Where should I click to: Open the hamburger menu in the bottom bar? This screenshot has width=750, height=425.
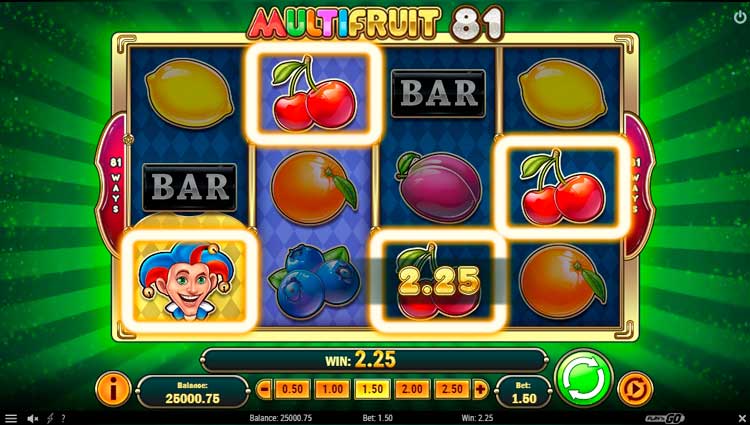[x=10, y=418]
